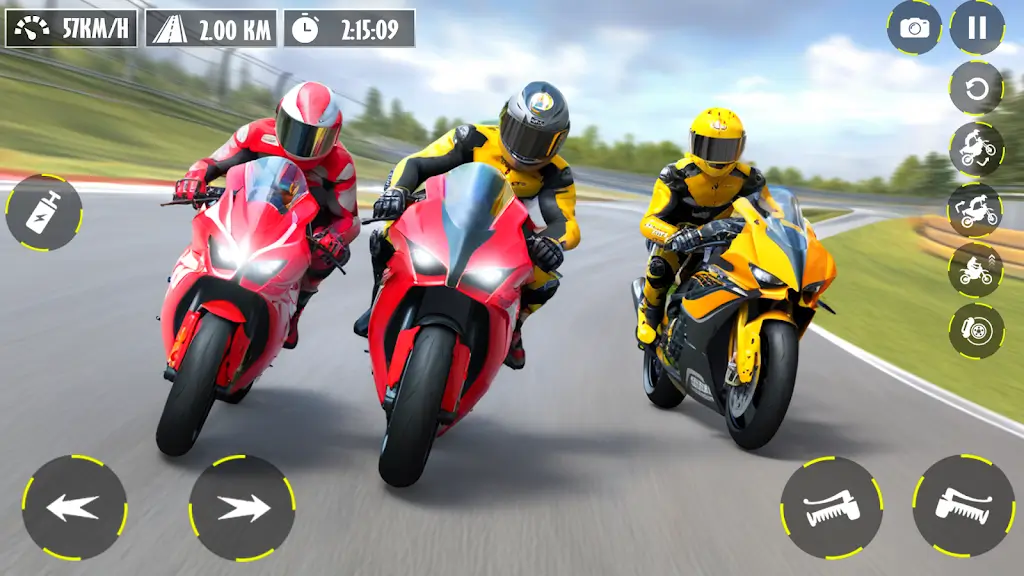Hit the accelerator pedal
The image size is (1024, 576).
(x=963, y=507)
